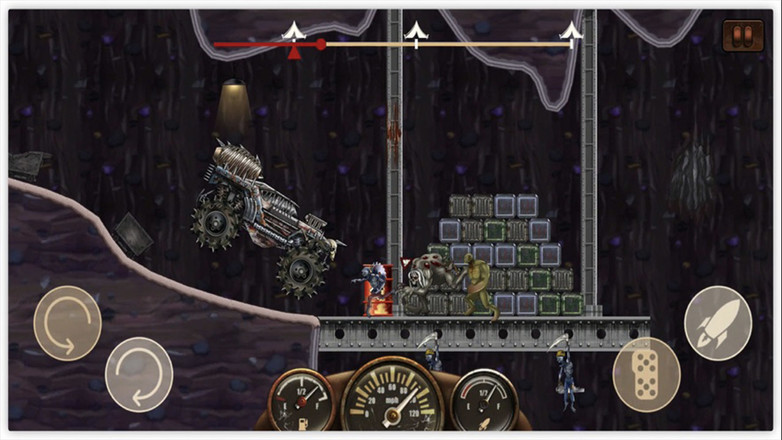782x440 pixels.
Task: Tilt the vehicle backward with the counterclockwise arrow
Action: tap(67, 323)
